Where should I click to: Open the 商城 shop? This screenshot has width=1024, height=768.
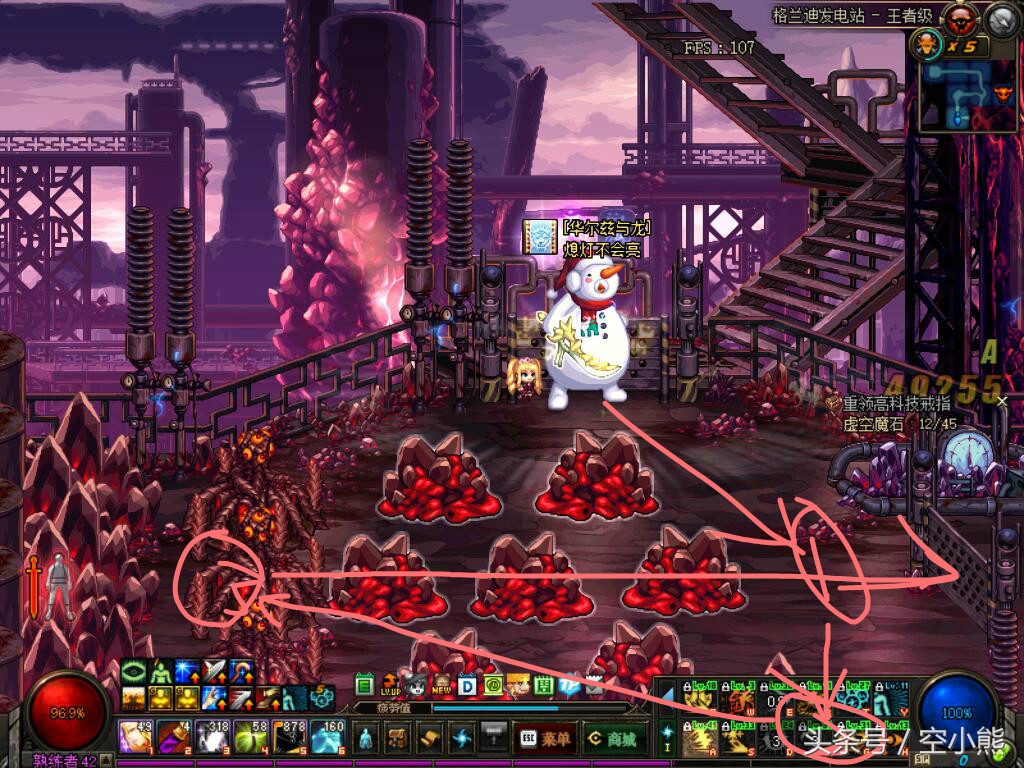[x=609, y=738]
